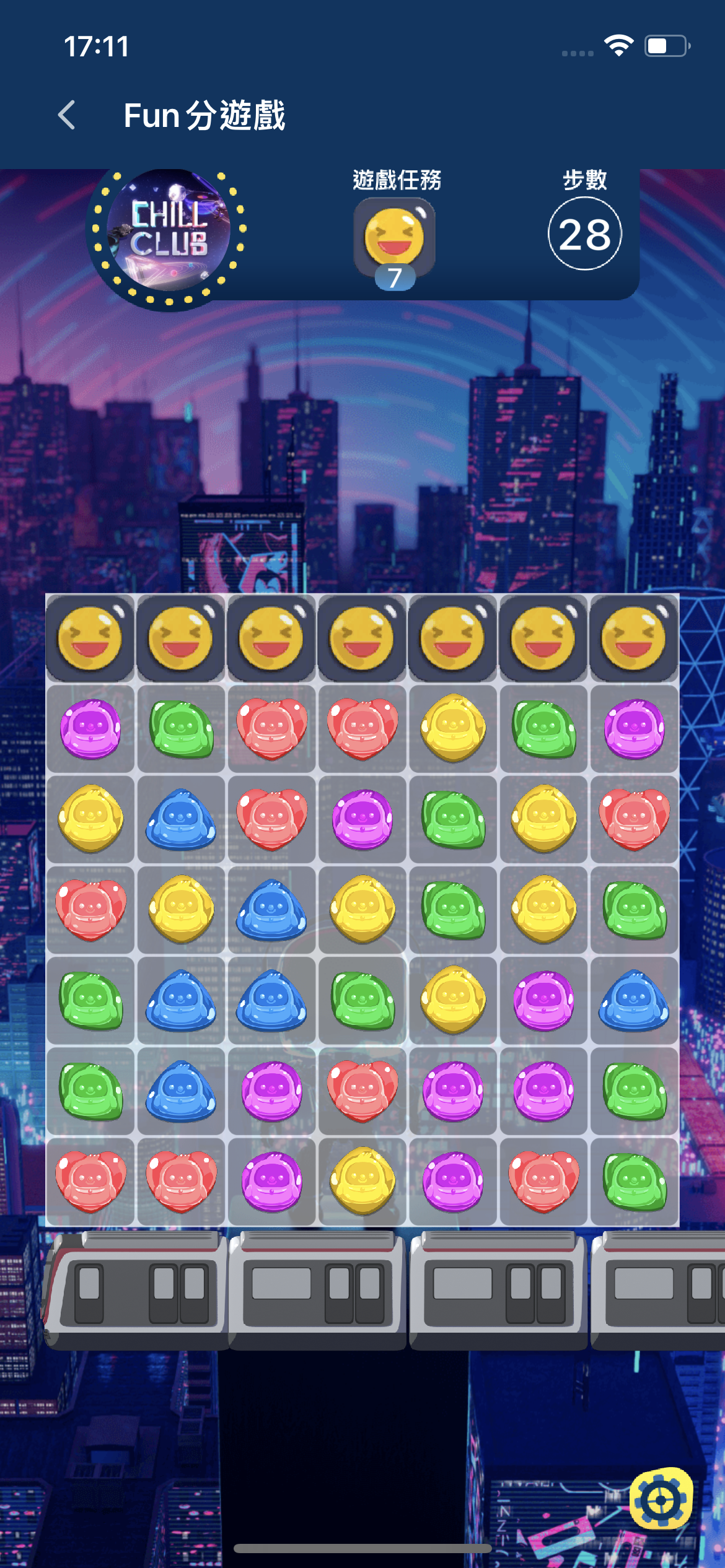Screen dimensions: 725x1568
Task: Tap the green jelly in the board's bottom-right corner
Action: click(x=634, y=1181)
